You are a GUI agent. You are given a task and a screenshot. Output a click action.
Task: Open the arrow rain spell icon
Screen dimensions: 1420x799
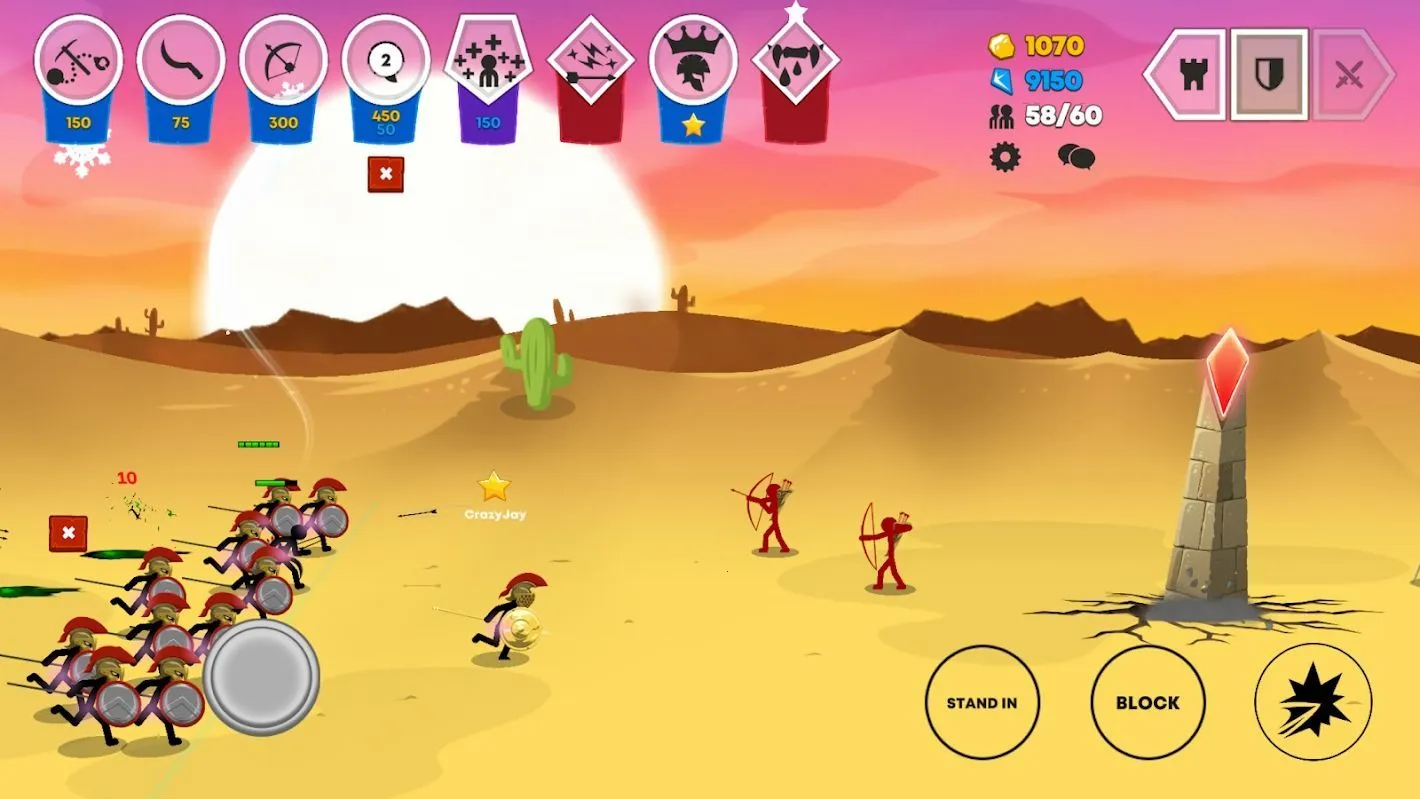(589, 60)
